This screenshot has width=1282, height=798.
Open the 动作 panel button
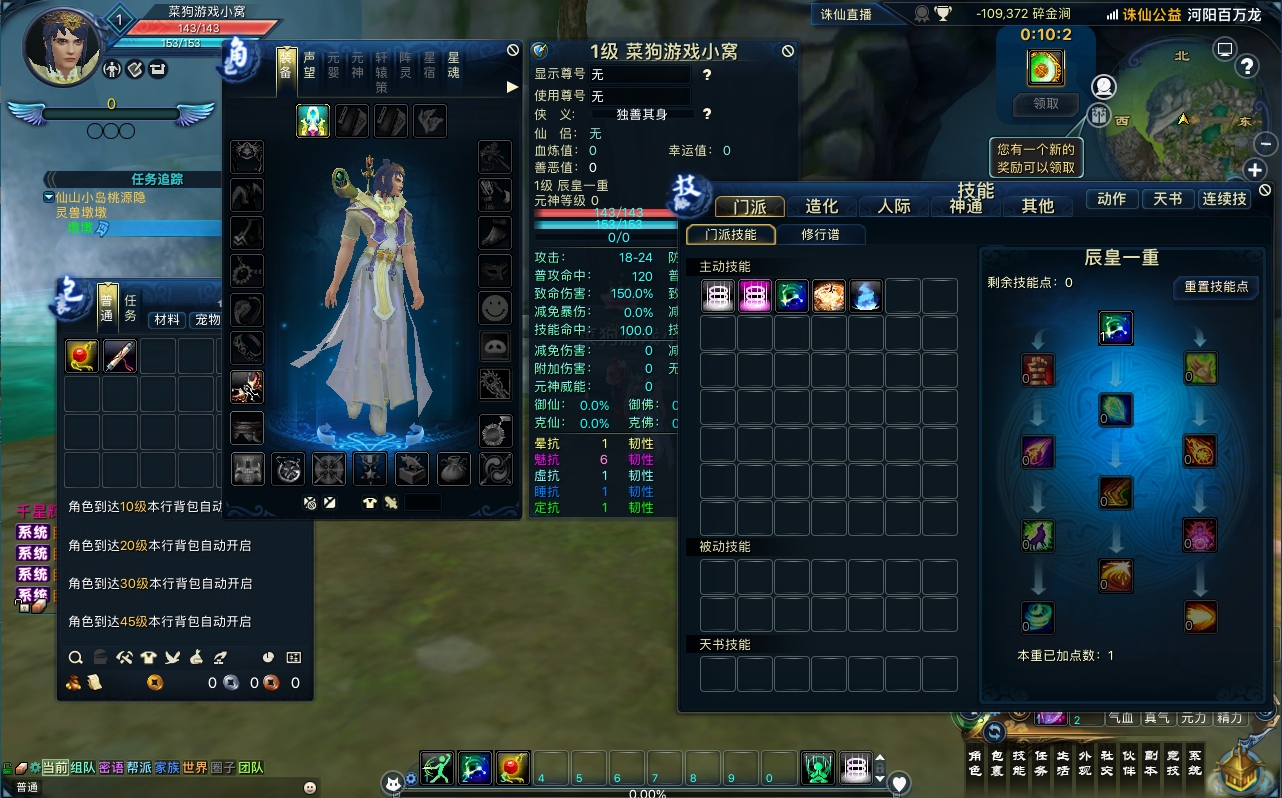click(1111, 199)
